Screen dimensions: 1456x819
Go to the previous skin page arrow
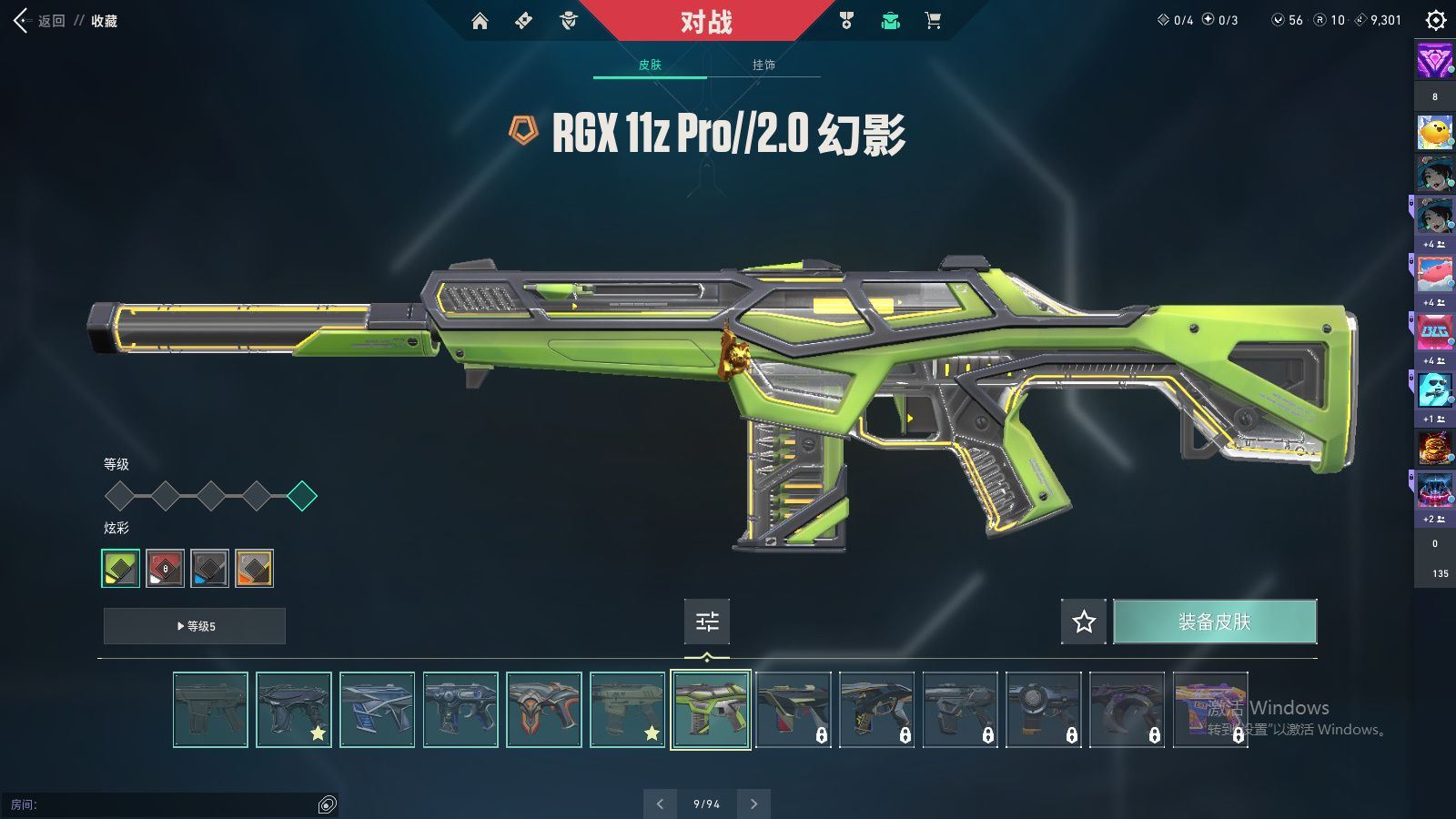pos(660,804)
